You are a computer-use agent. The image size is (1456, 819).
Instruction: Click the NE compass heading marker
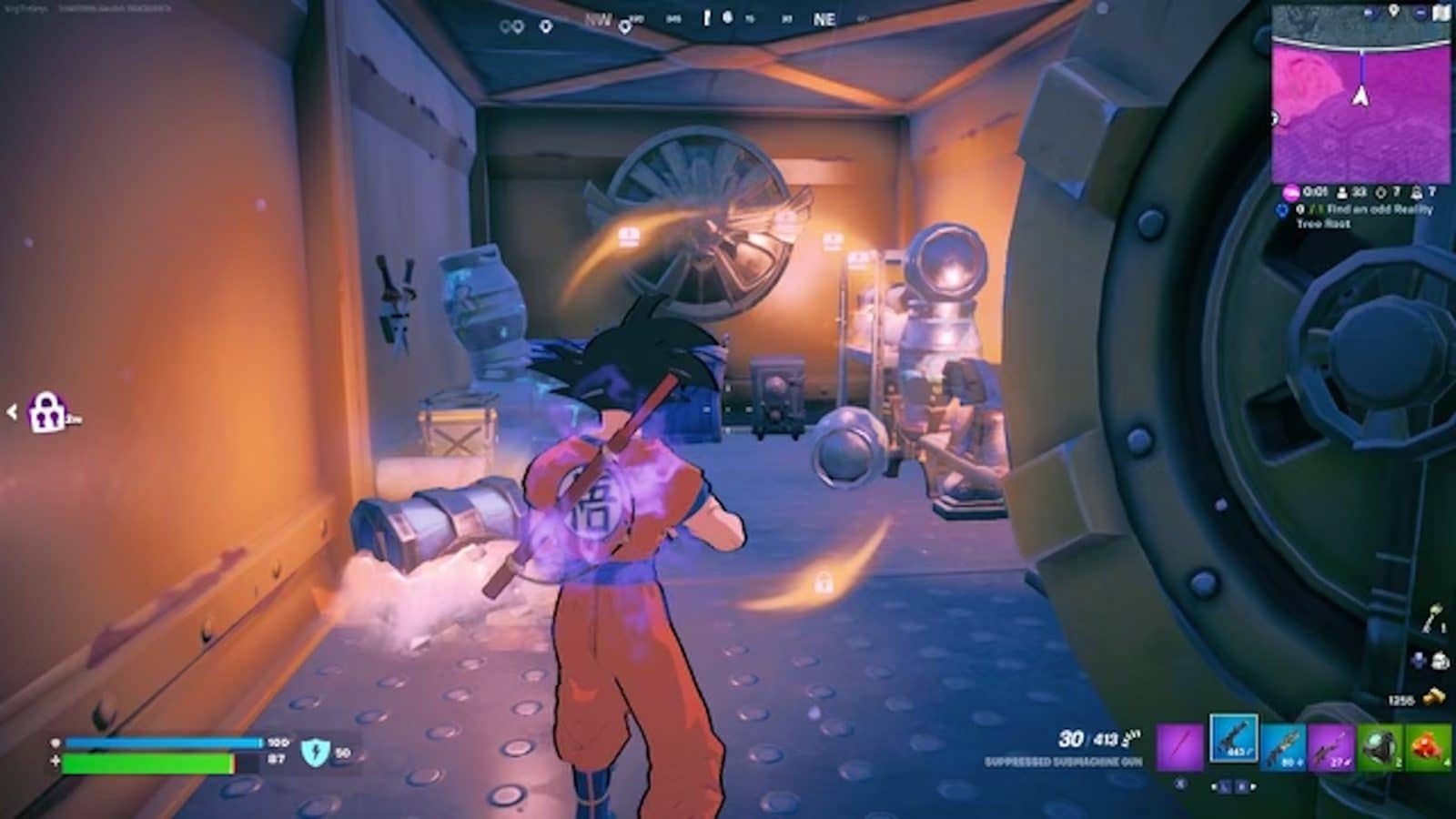pyautogui.click(x=824, y=16)
